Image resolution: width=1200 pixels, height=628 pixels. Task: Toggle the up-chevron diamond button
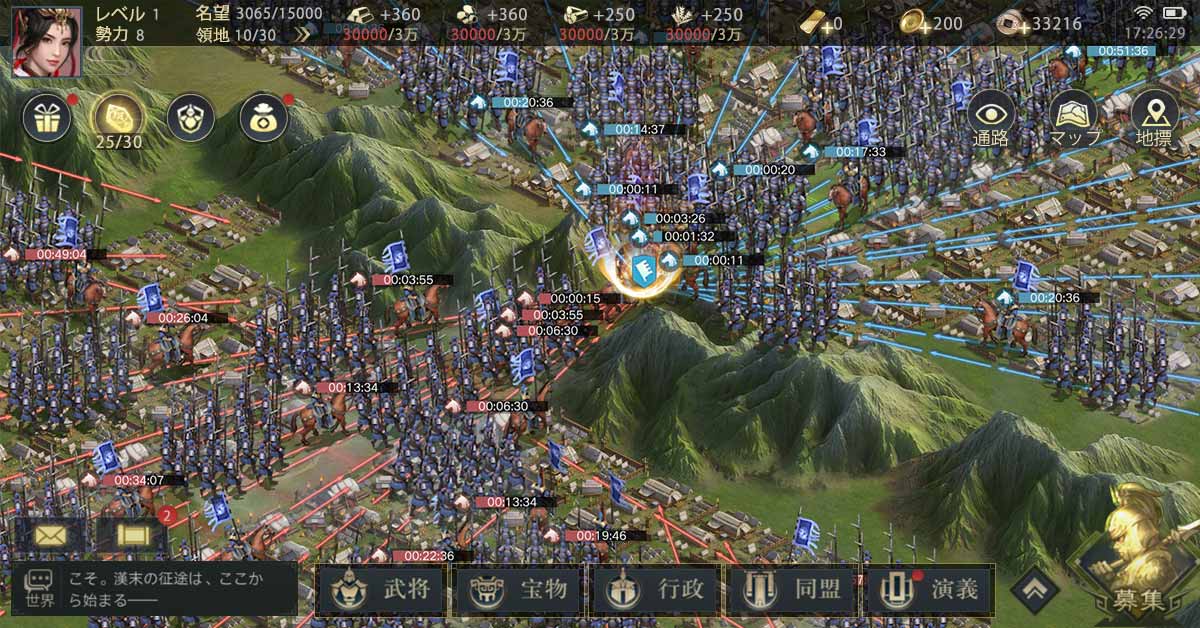(1034, 589)
